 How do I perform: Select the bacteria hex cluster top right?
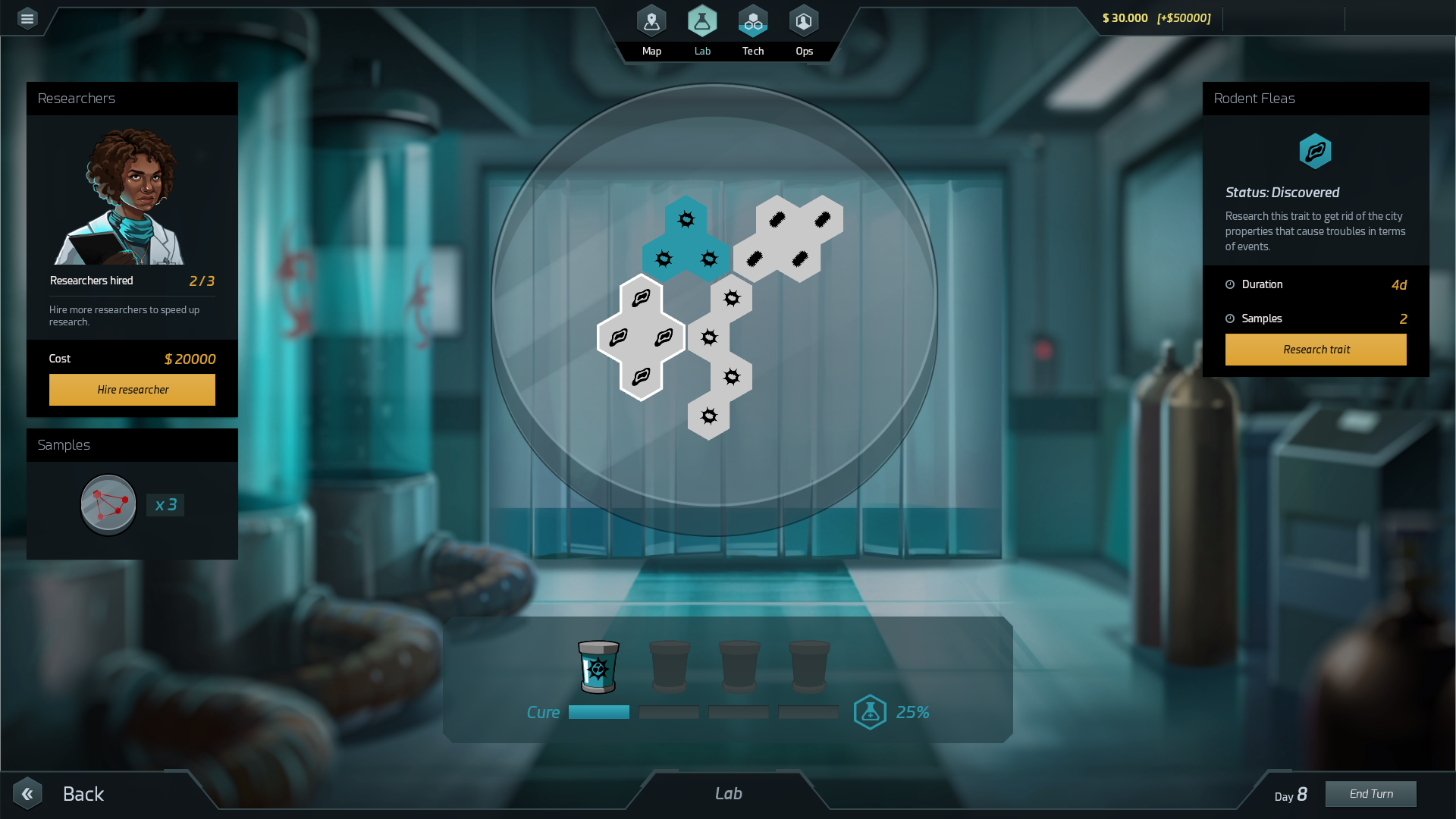pos(789,239)
